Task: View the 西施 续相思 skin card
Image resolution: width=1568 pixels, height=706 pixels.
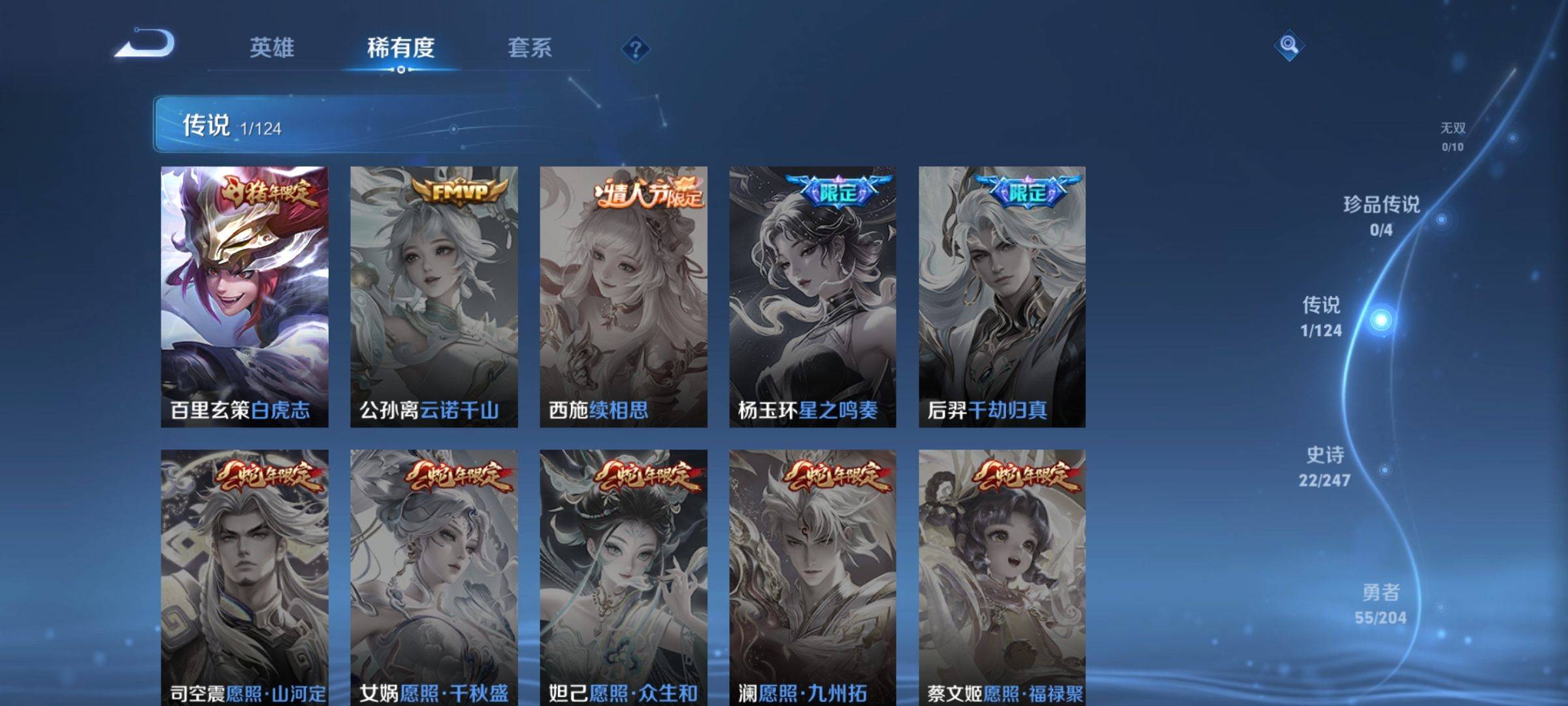Action: [x=623, y=297]
